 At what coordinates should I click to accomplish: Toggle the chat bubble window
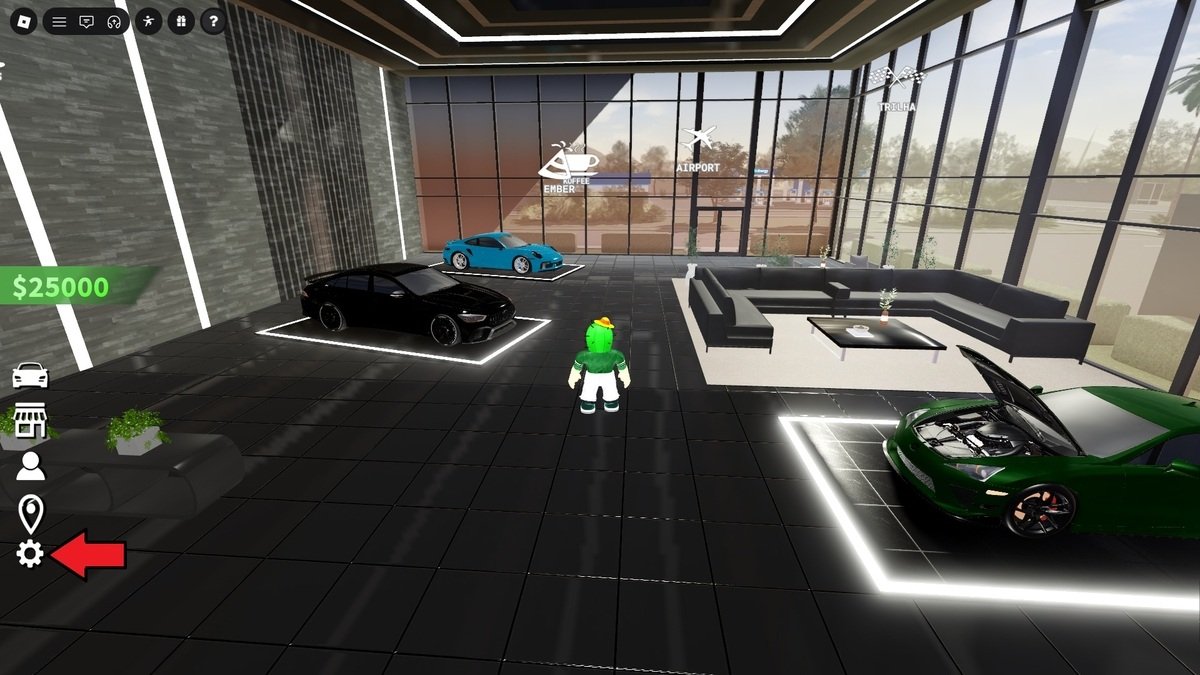[86, 21]
